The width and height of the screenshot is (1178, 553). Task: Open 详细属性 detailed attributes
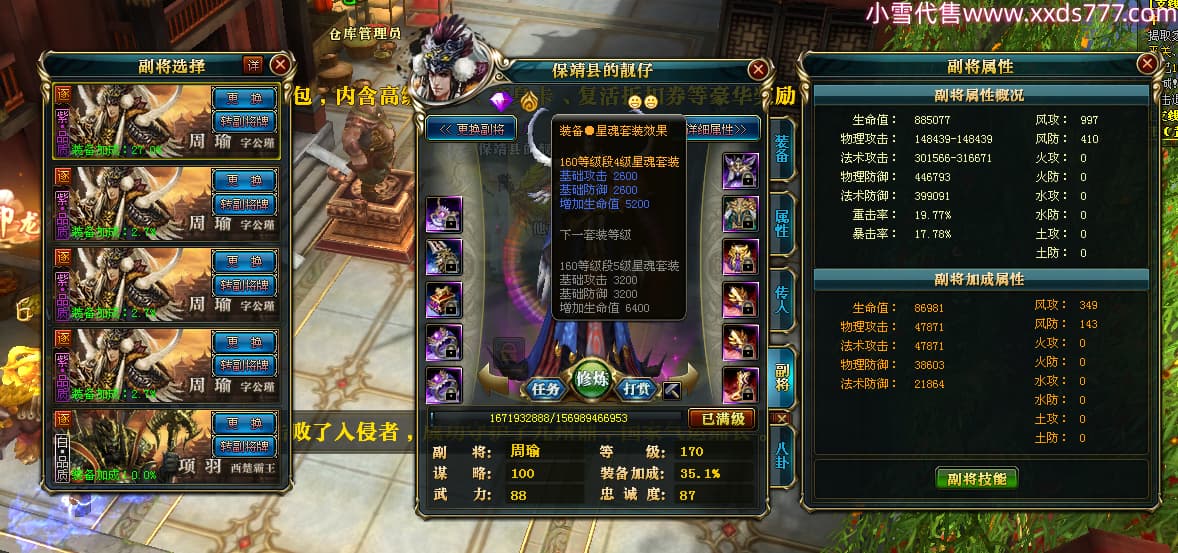[x=722, y=129]
